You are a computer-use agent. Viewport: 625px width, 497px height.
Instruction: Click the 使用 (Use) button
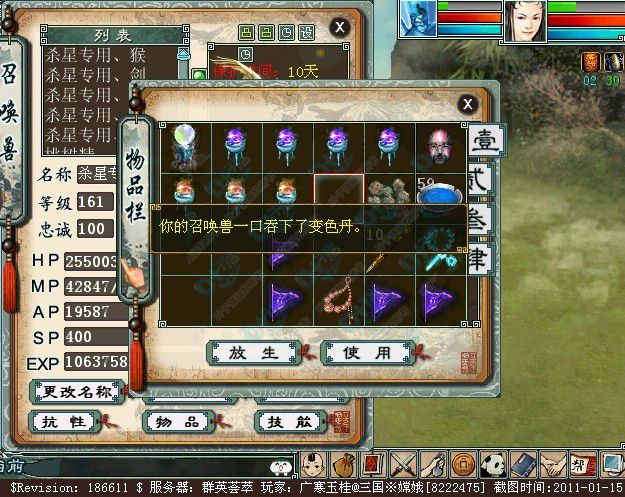(x=369, y=353)
